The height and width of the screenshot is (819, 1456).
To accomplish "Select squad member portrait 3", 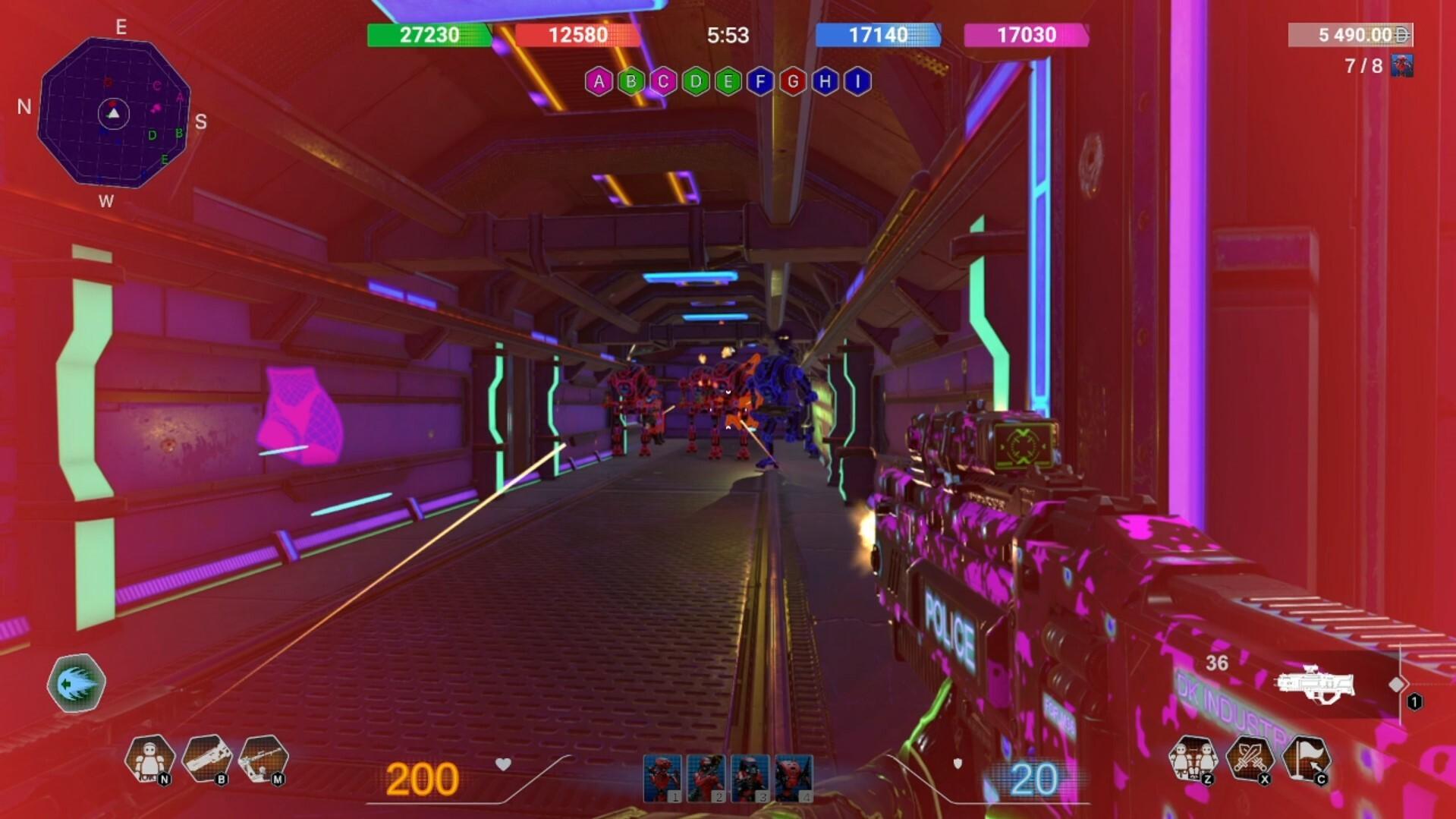I will 750,778.
